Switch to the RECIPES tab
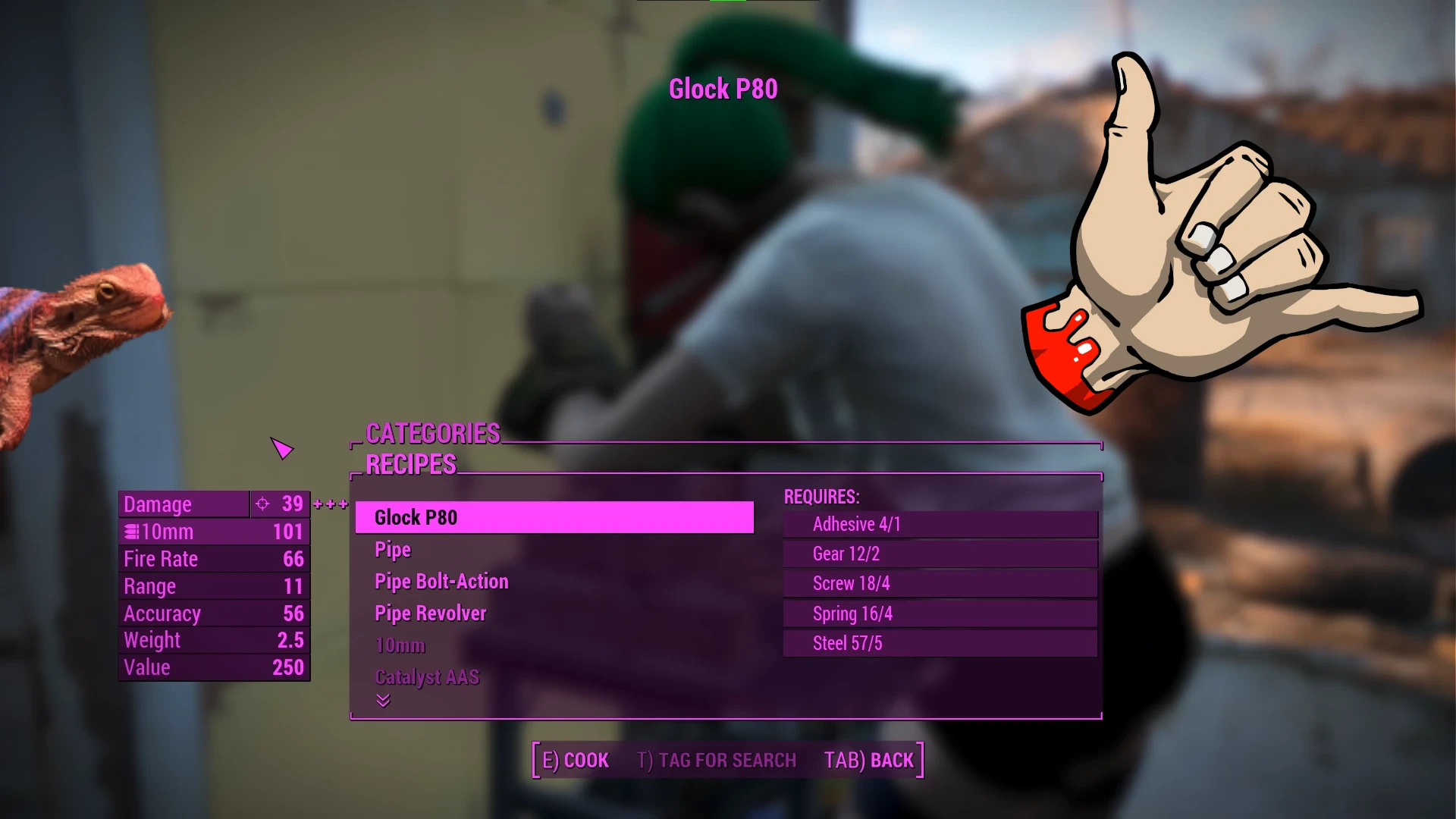 click(410, 464)
